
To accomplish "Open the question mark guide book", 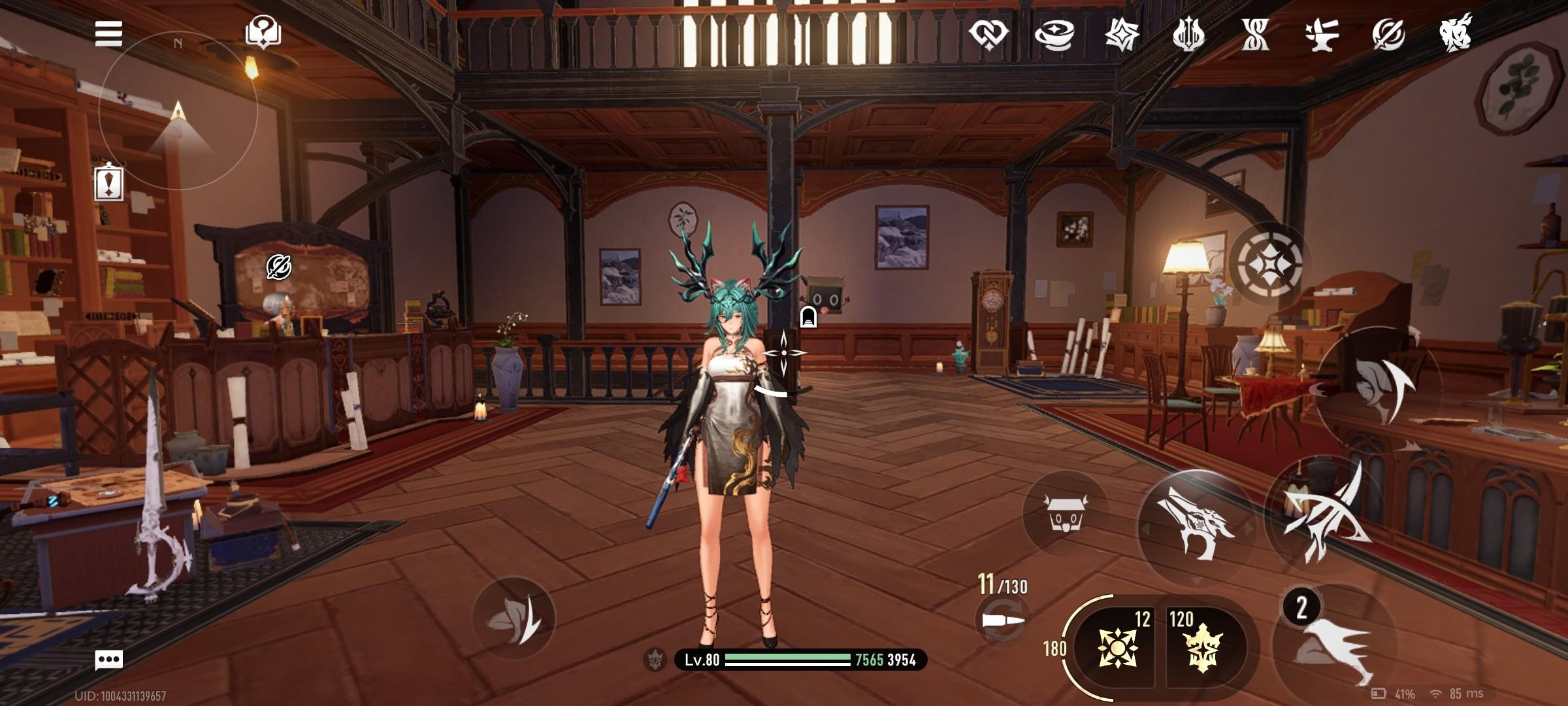I will [263, 32].
